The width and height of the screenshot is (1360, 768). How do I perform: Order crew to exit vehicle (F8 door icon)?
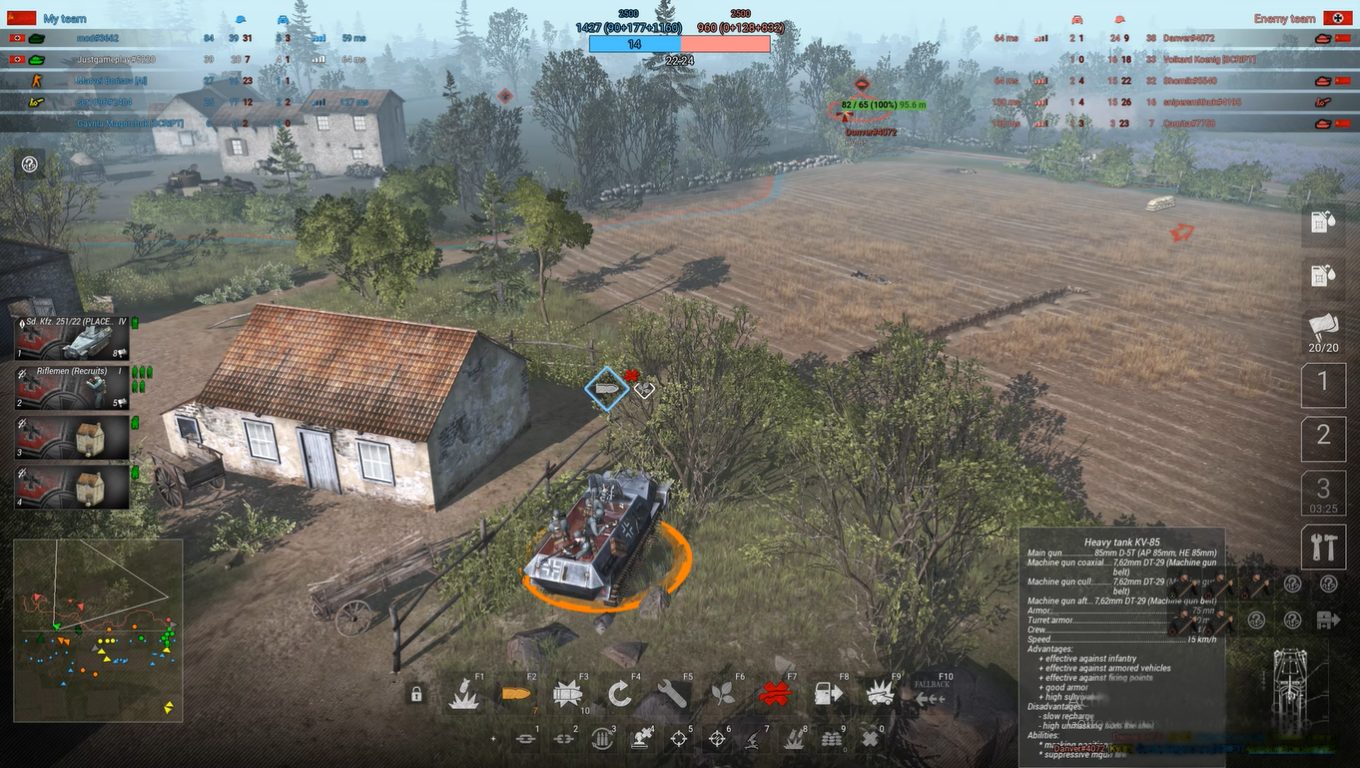830,693
